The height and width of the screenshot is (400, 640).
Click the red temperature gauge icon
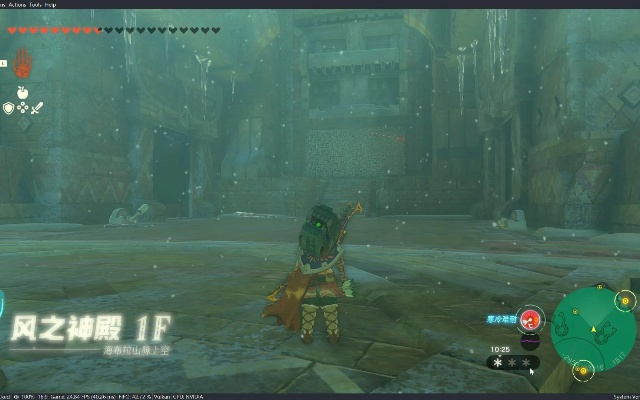click(x=531, y=319)
